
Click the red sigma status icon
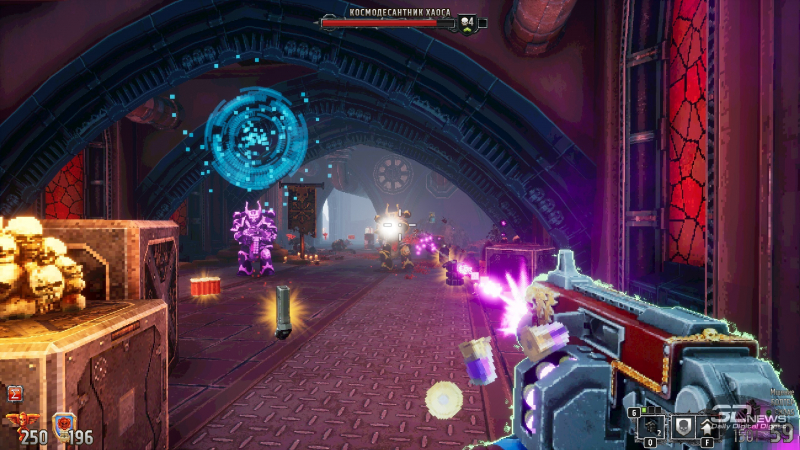tap(15, 394)
